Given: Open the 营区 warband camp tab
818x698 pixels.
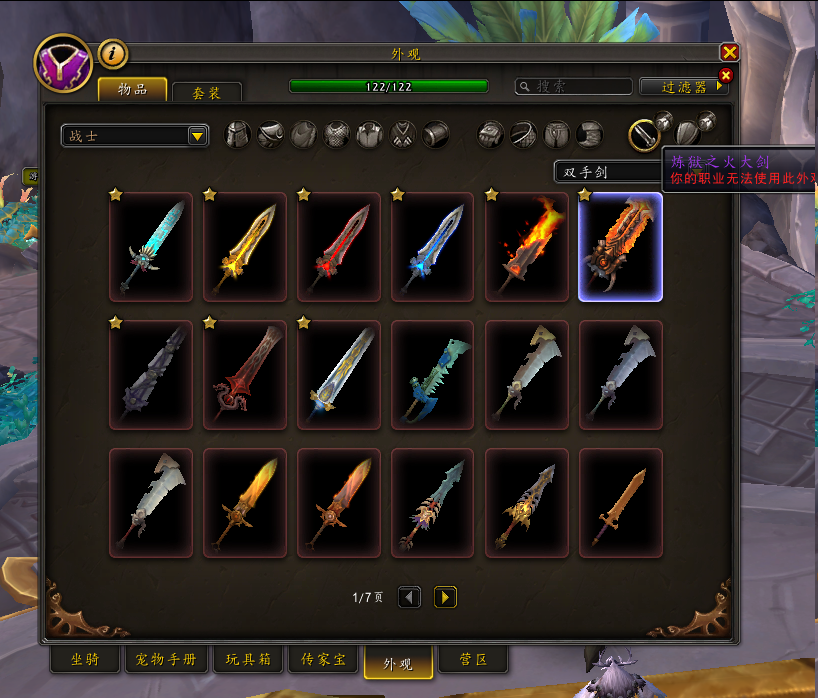Looking at the screenshot, I should 474,660.
